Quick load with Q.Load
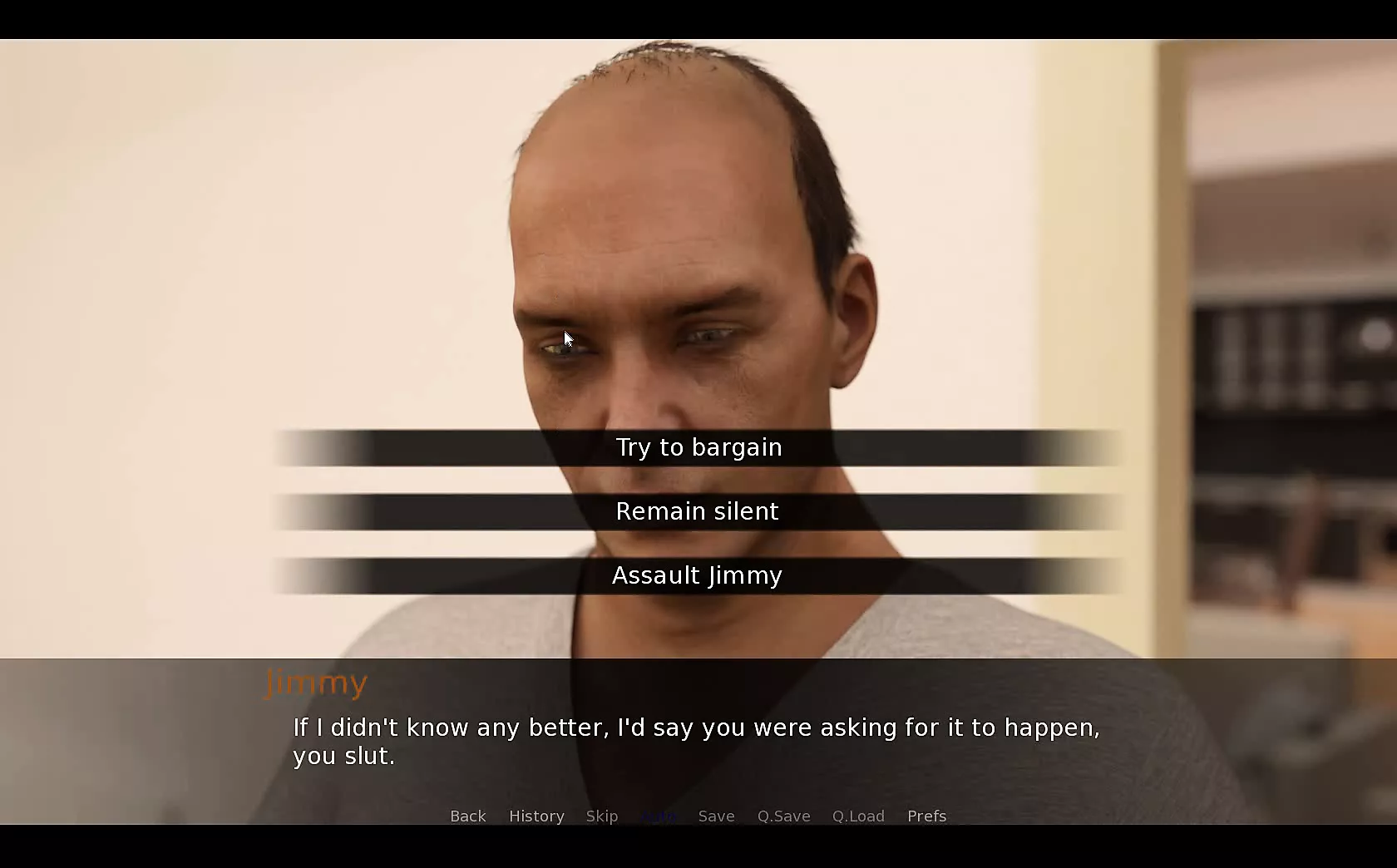 [x=858, y=816]
